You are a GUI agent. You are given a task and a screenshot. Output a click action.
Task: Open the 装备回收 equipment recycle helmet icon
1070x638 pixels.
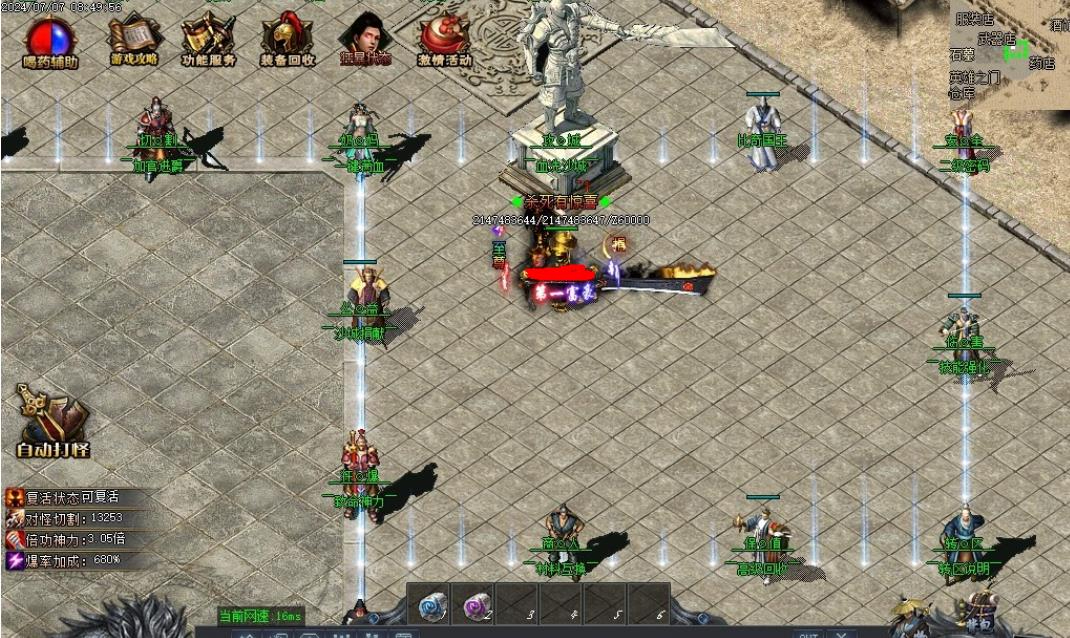[287, 38]
